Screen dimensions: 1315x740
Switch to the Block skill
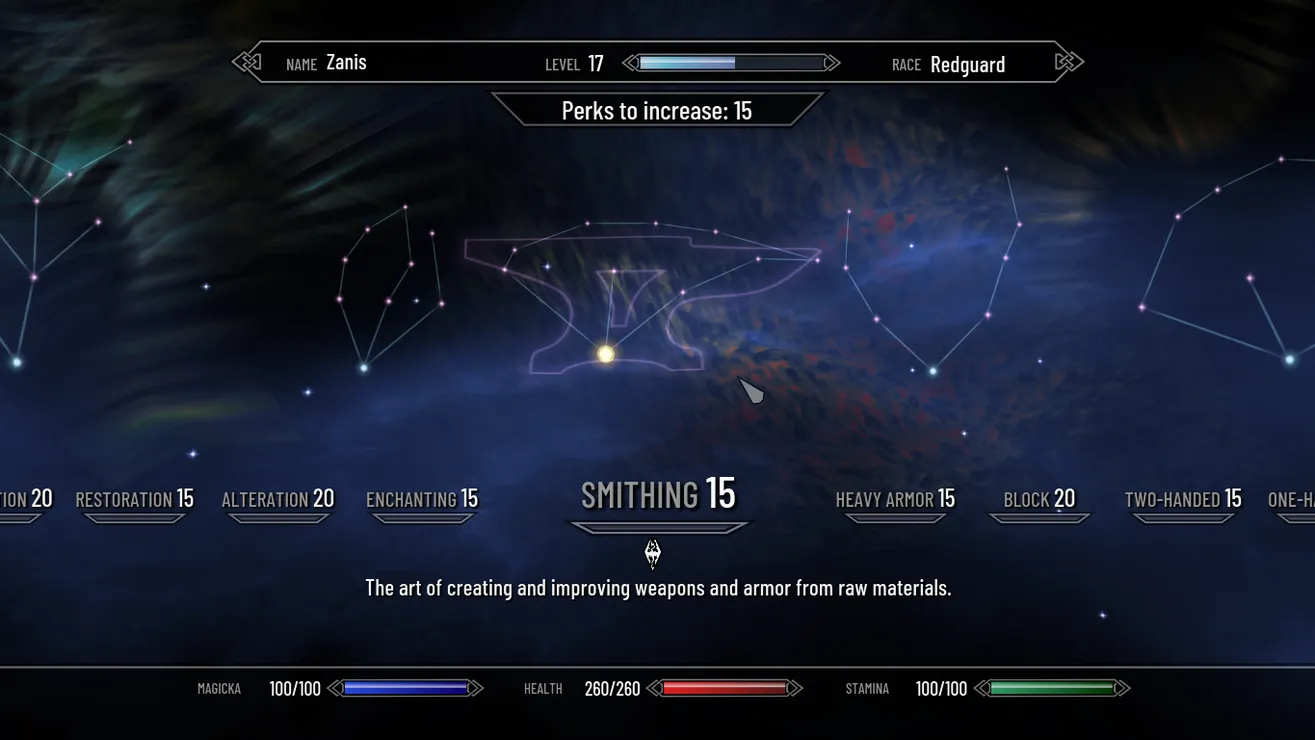coord(1039,499)
